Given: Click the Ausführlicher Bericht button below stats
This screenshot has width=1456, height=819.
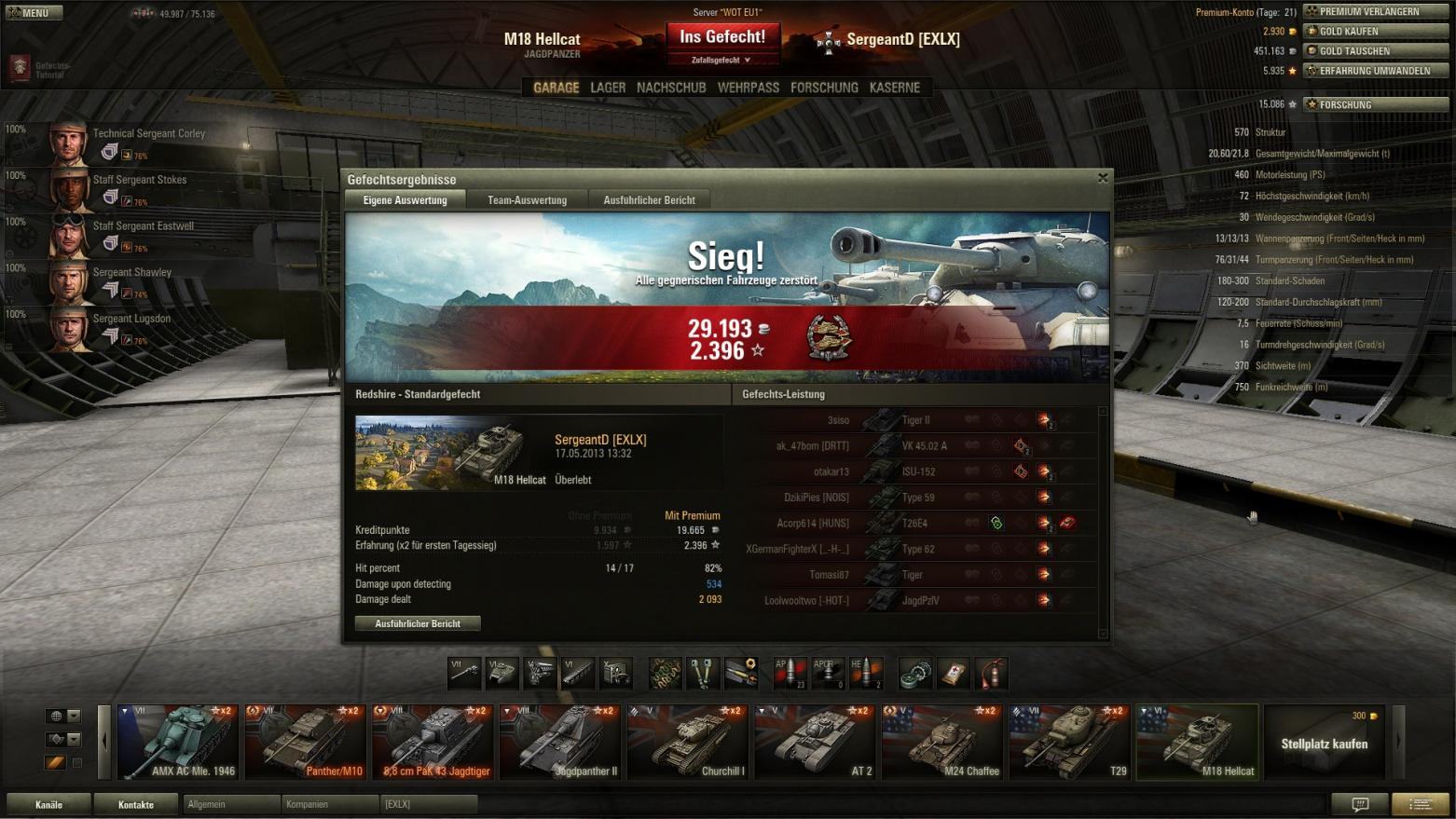Looking at the screenshot, I should [x=418, y=623].
